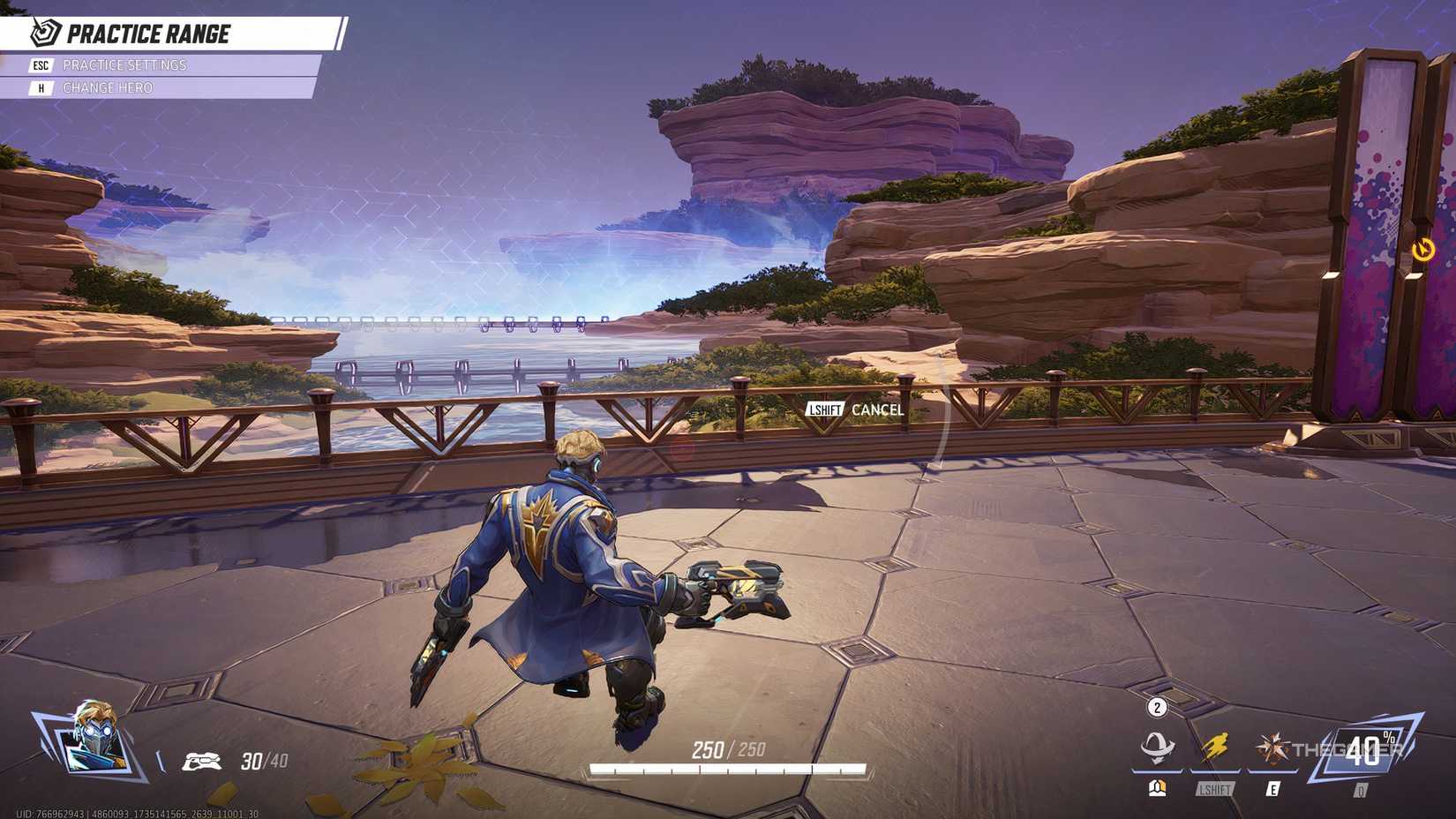Viewport: 1456px width, 819px height.
Task: Click the Q key label under ultimate meter
Action: point(1360,789)
